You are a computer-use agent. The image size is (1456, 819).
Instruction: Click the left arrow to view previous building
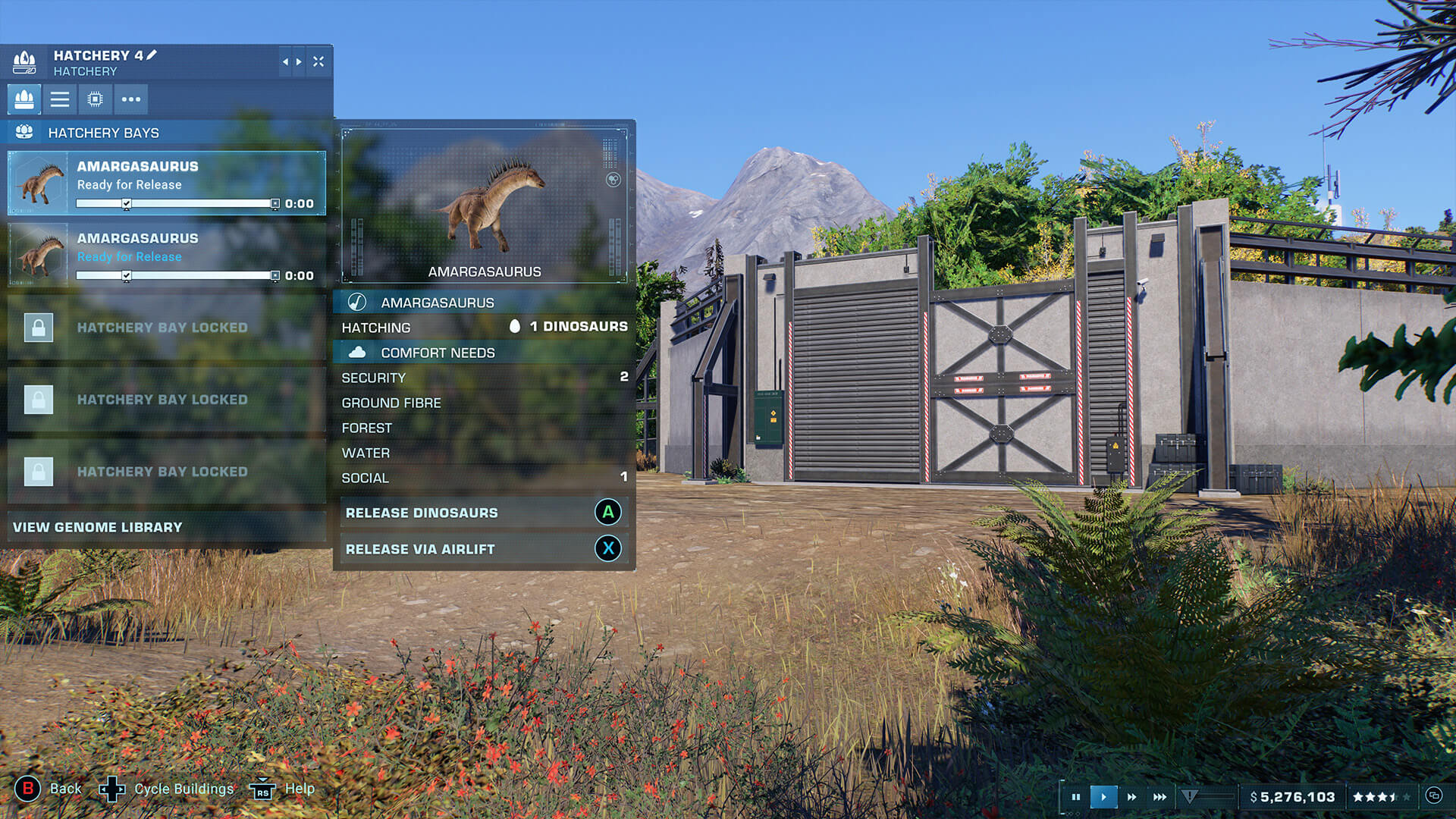284,62
